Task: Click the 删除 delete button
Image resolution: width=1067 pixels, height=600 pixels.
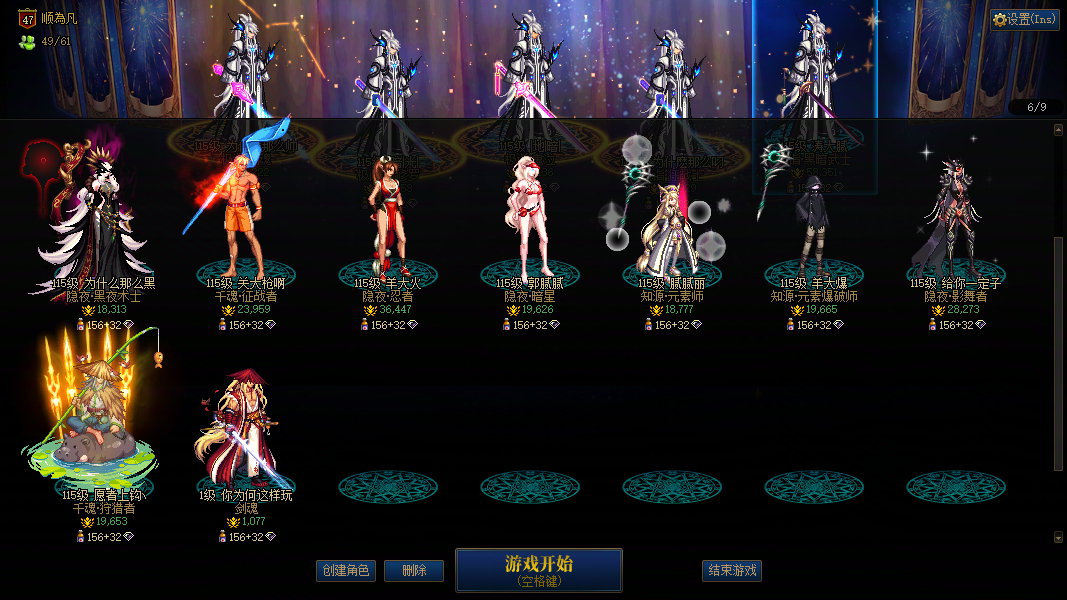Action: pyautogui.click(x=414, y=571)
